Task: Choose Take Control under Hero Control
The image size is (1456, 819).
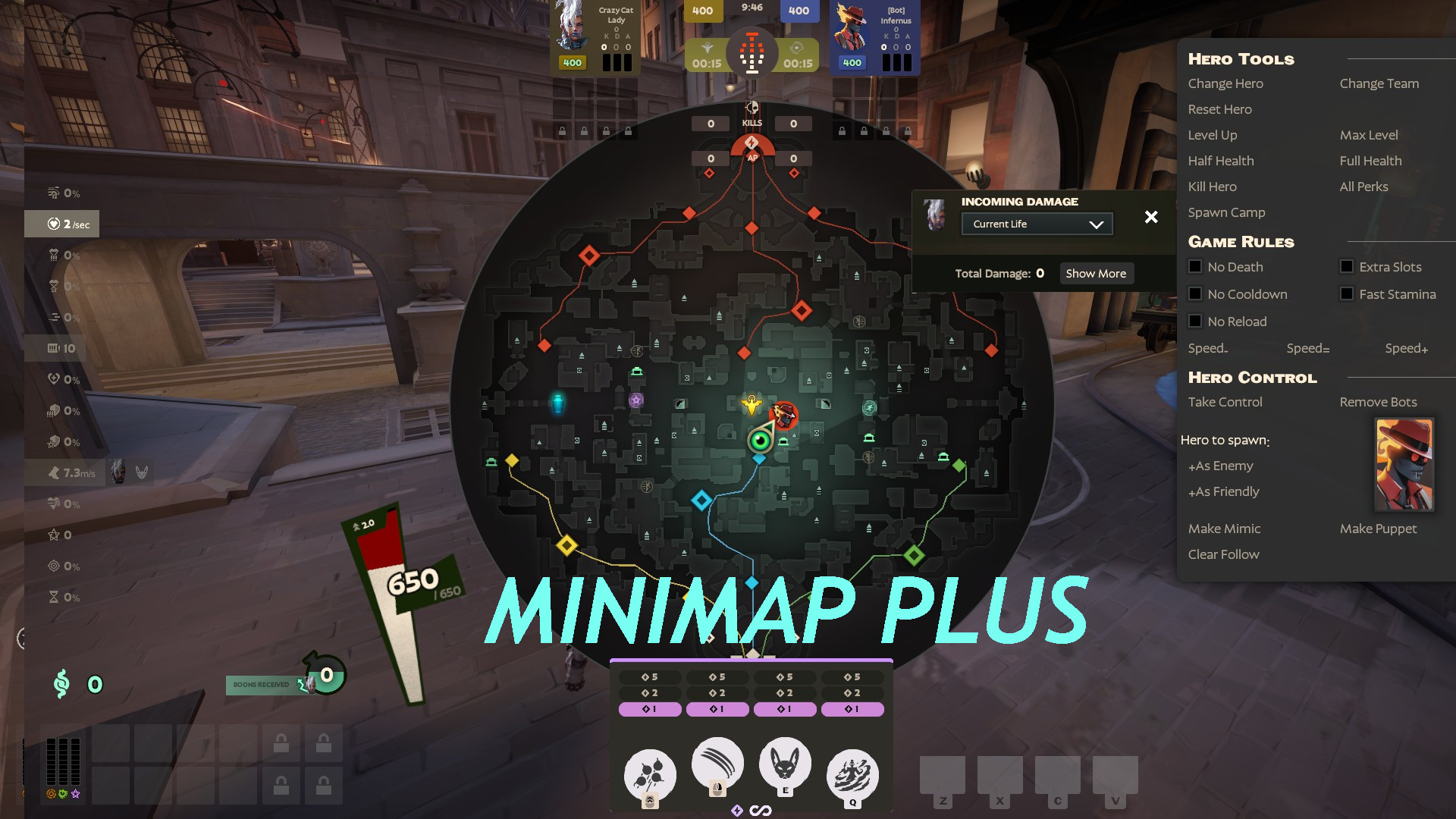Action: tap(1224, 402)
